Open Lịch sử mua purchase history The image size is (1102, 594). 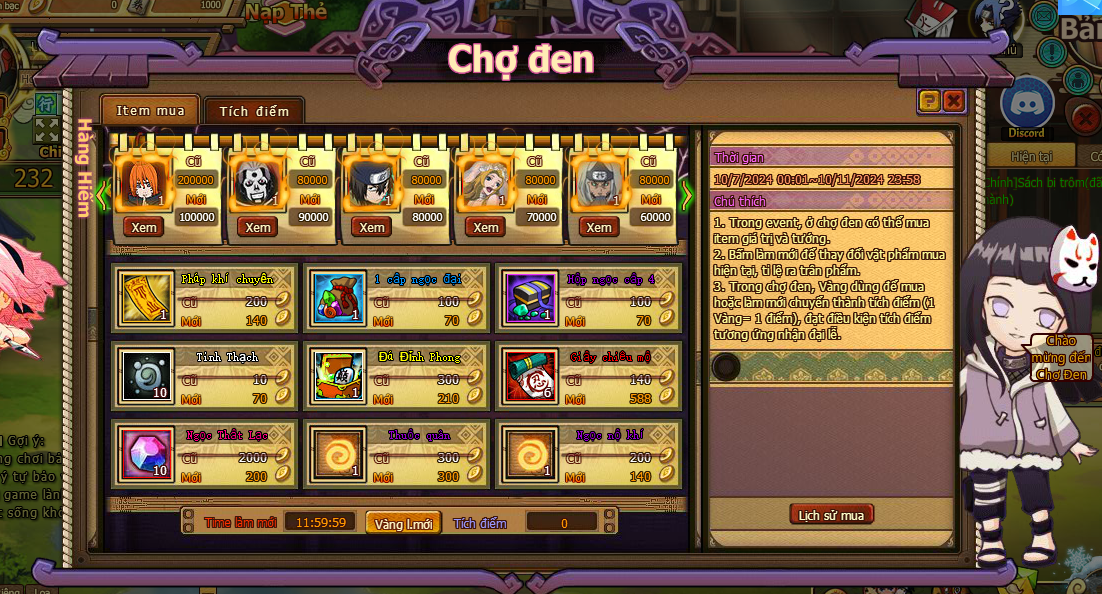(831, 515)
